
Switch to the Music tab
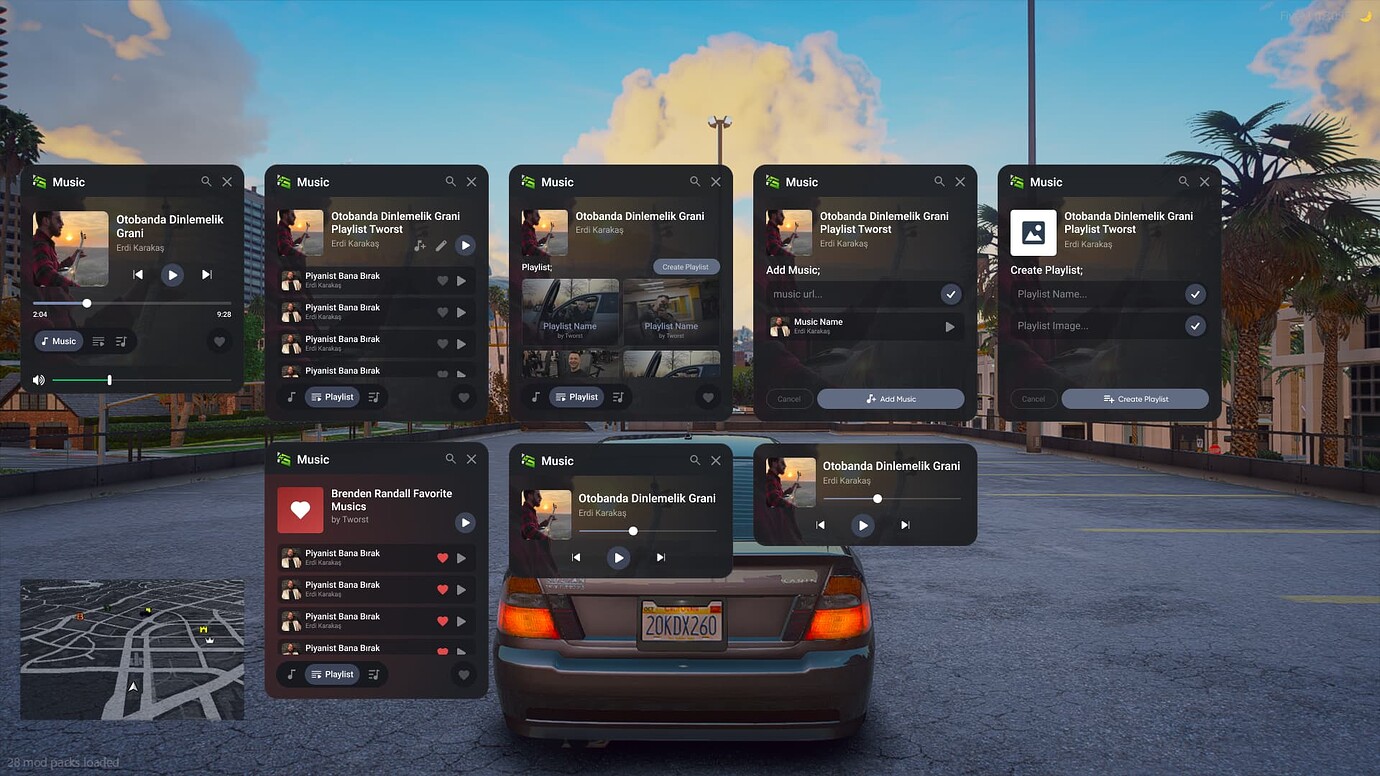(x=58, y=341)
